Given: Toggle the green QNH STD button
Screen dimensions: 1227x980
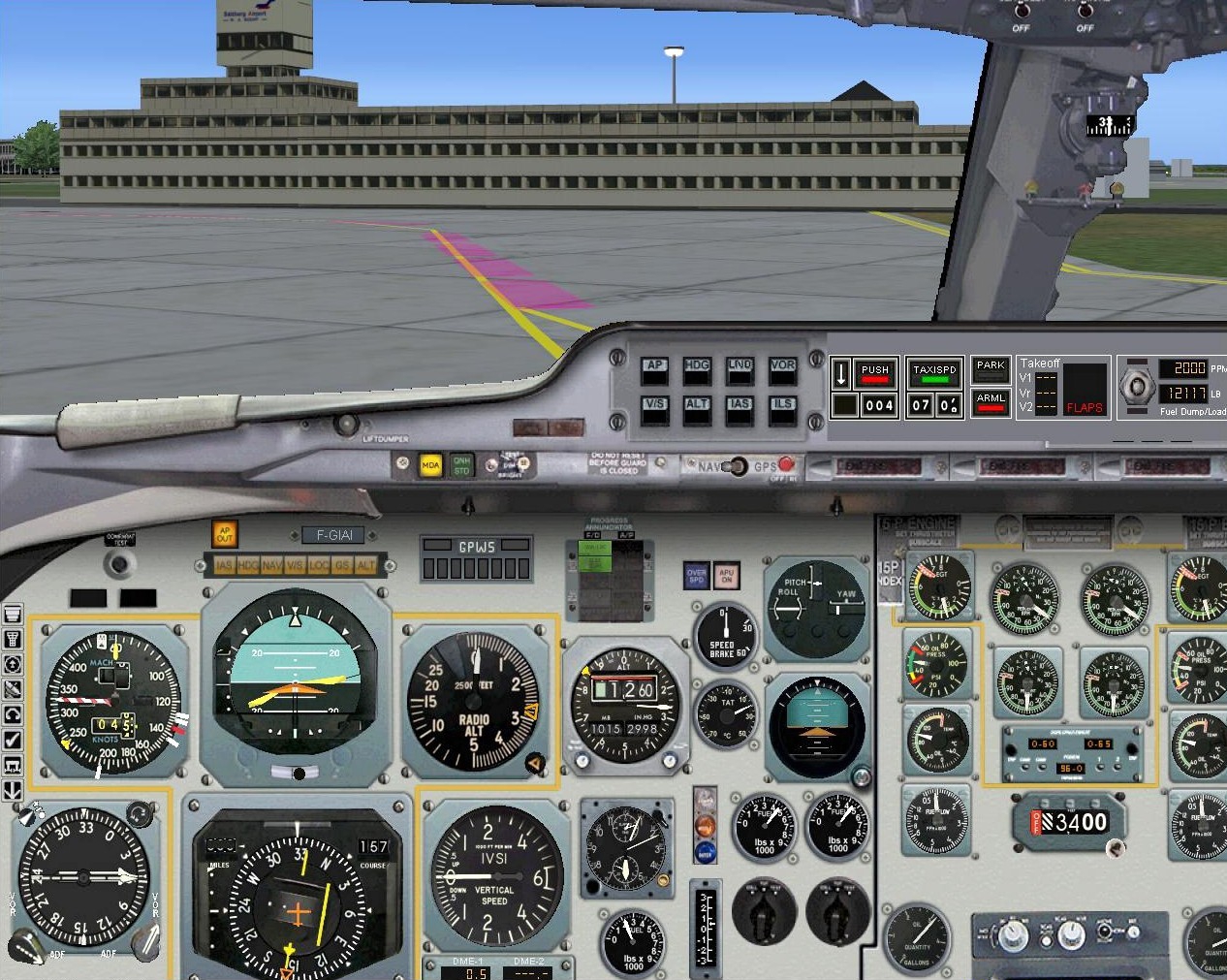Looking at the screenshot, I should [x=461, y=466].
